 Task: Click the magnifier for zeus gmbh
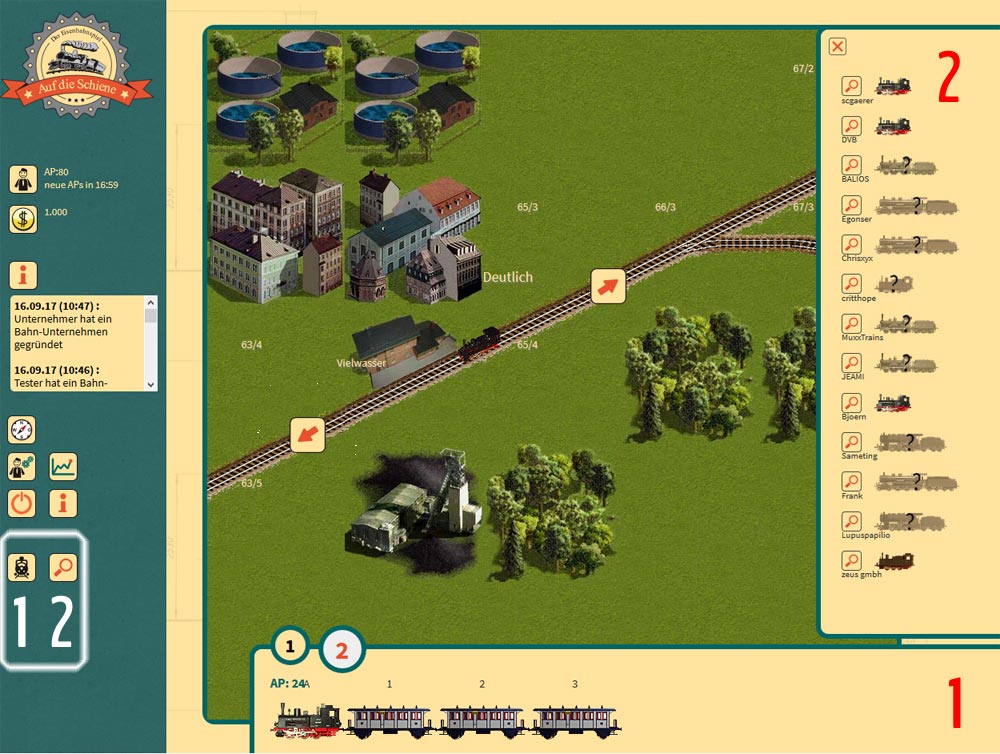pyautogui.click(x=851, y=560)
